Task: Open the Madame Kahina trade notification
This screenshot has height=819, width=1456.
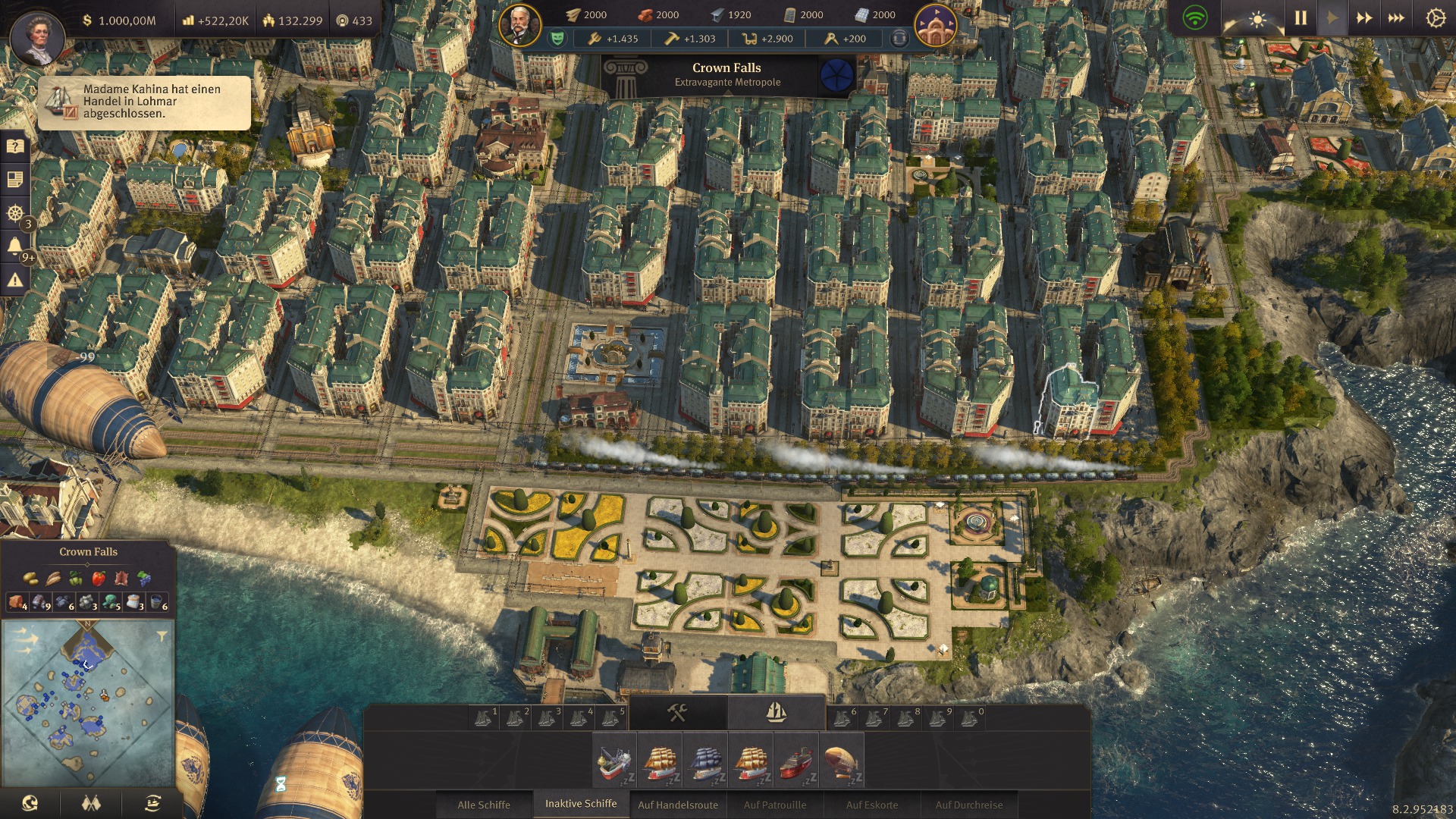Action: pyautogui.click(x=144, y=102)
